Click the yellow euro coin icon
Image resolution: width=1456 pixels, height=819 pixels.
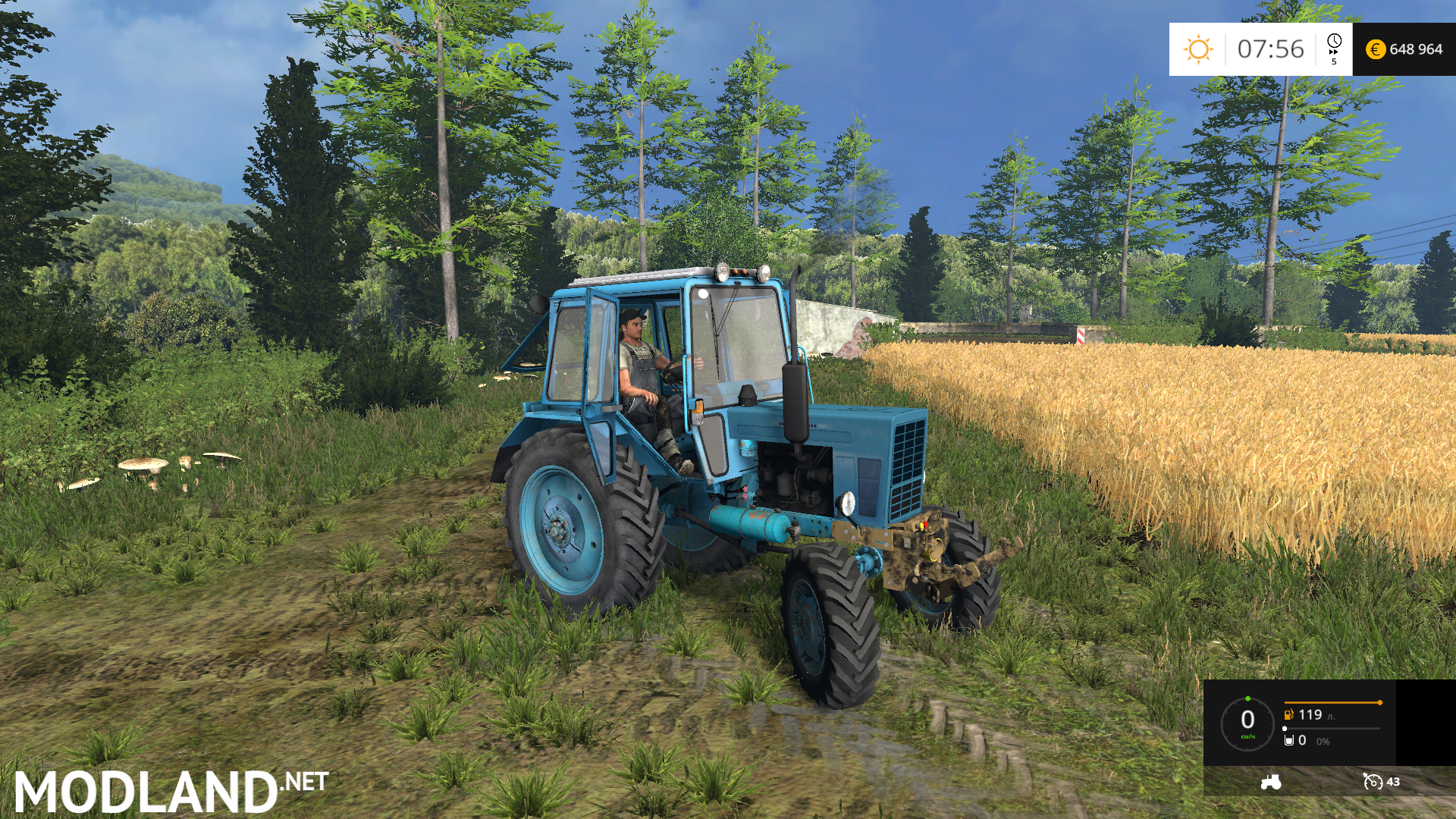[x=1376, y=49]
